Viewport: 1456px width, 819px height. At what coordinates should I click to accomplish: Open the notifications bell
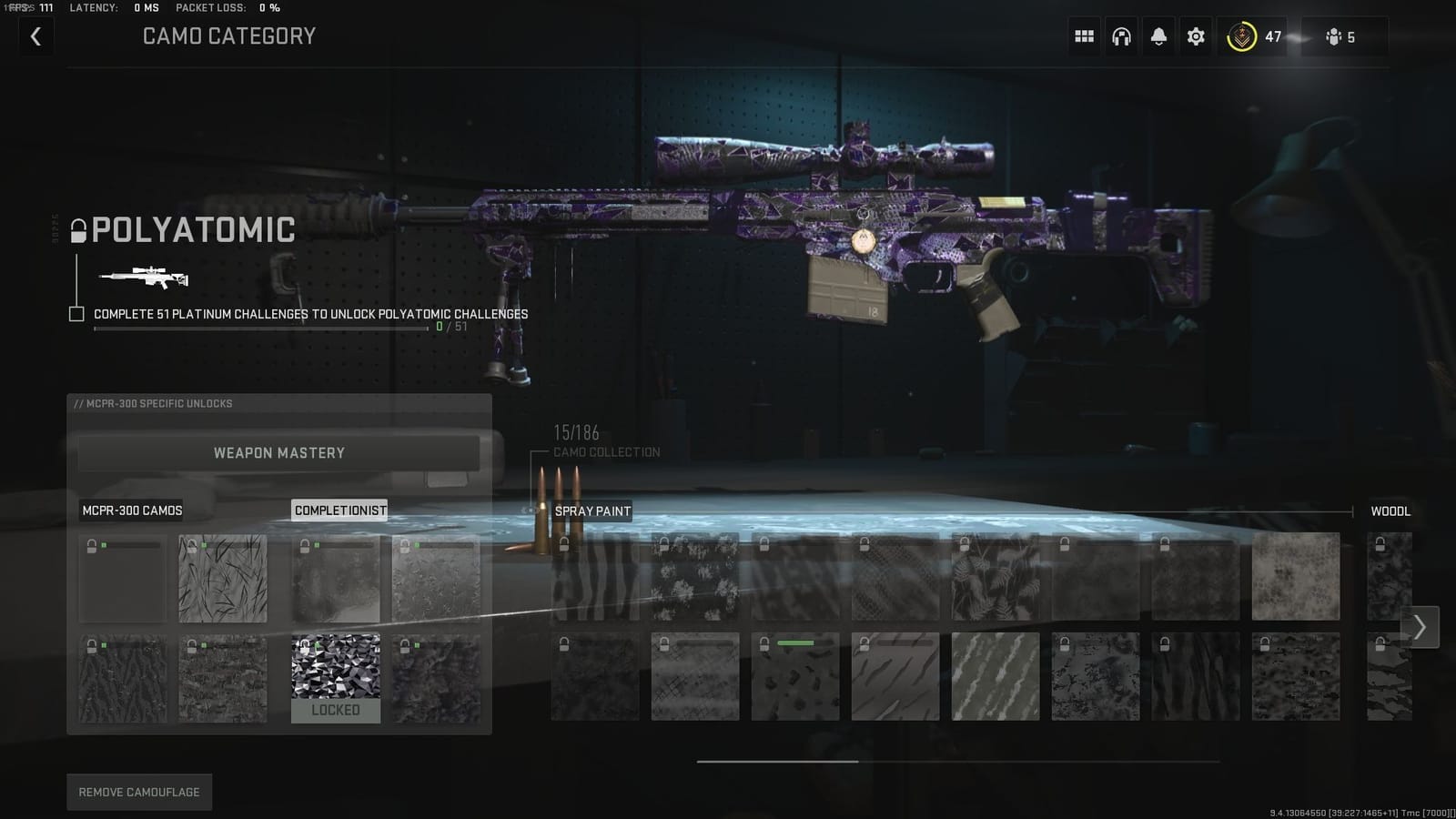click(x=1158, y=36)
